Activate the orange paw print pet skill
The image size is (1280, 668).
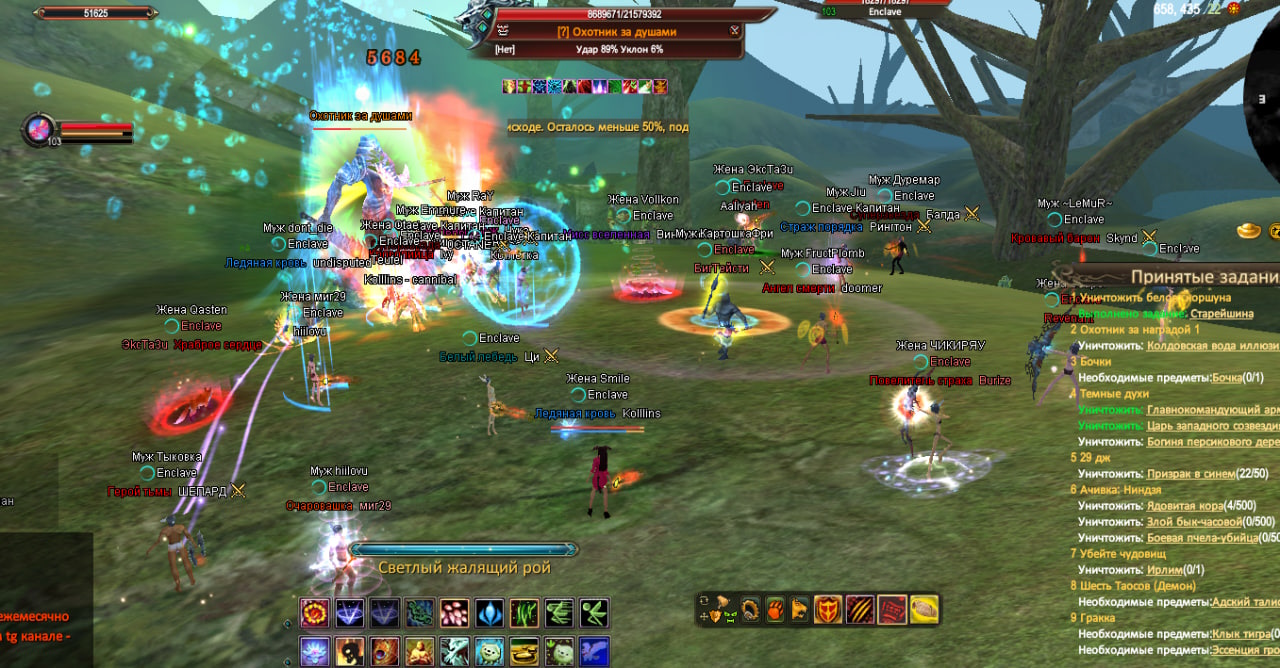coord(774,609)
